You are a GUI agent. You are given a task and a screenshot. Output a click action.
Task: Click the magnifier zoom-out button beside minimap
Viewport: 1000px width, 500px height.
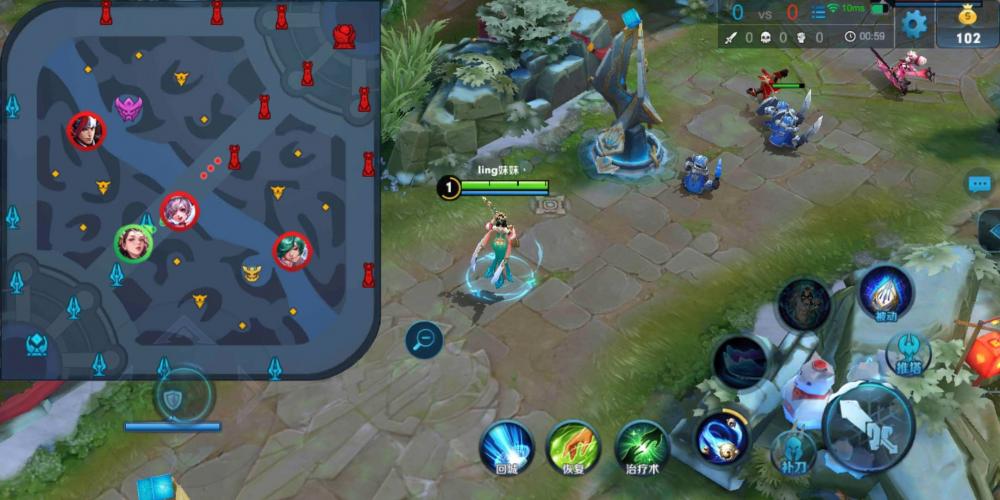[x=424, y=341]
